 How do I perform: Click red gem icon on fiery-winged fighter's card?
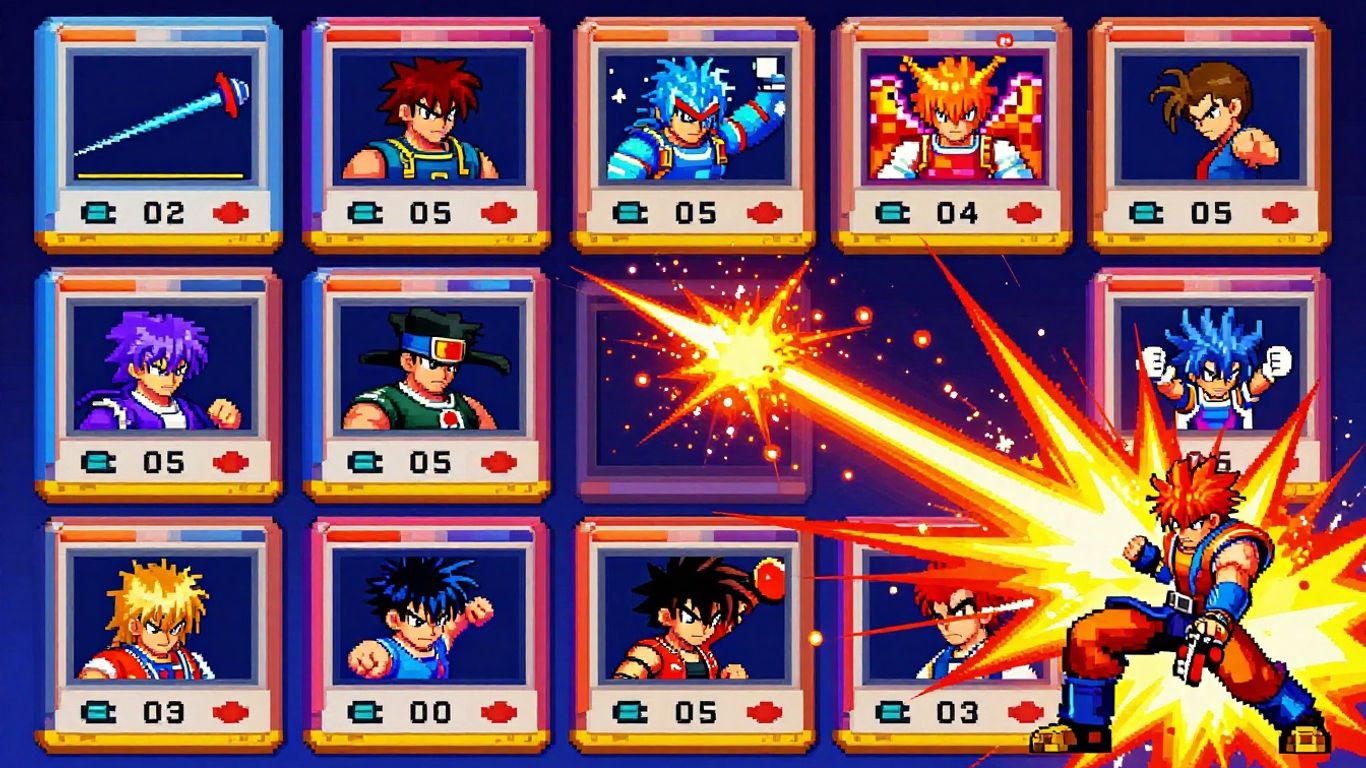pos(1025,211)
